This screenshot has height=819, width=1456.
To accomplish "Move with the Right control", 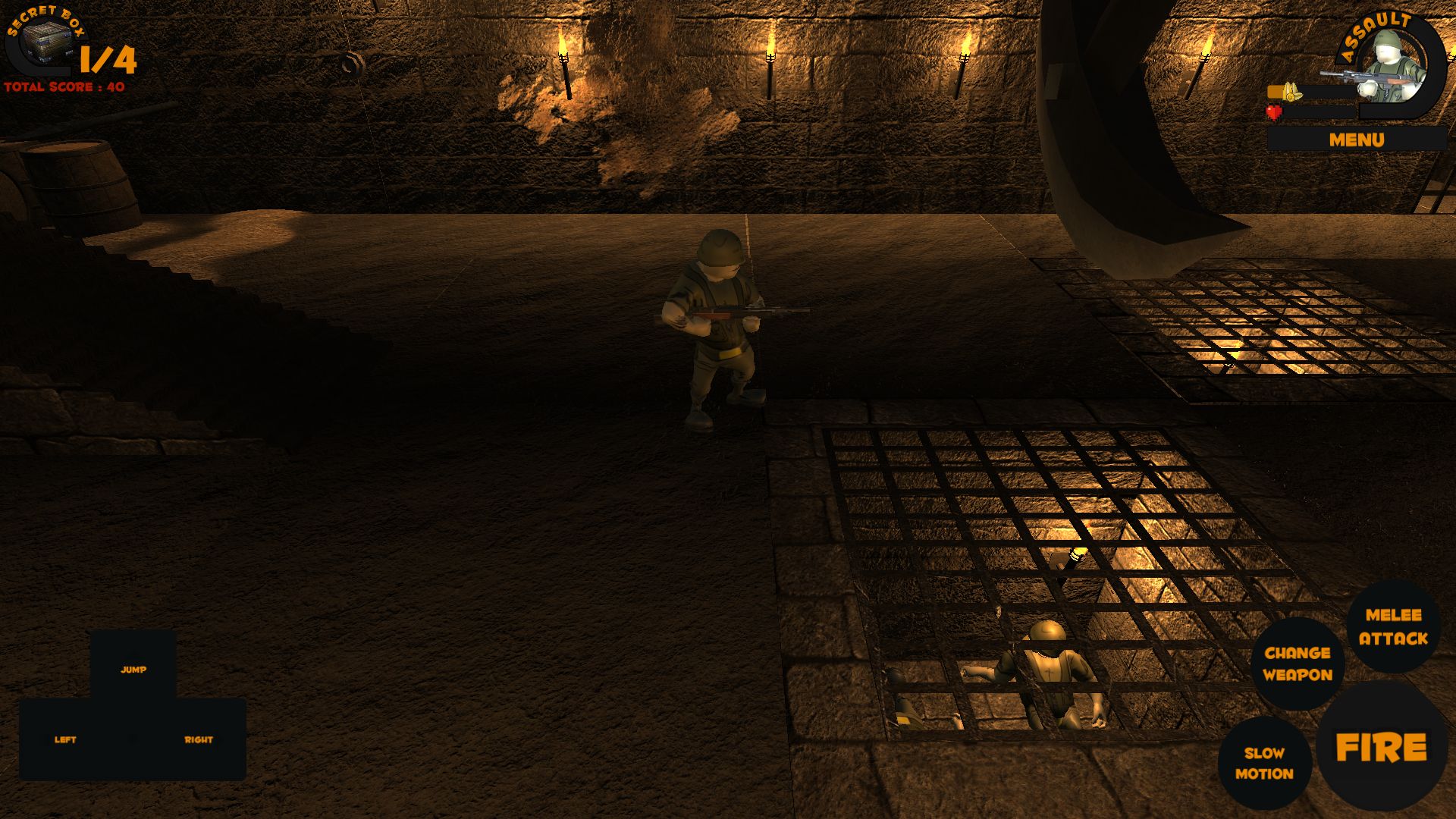I will (x=199, y=739).
